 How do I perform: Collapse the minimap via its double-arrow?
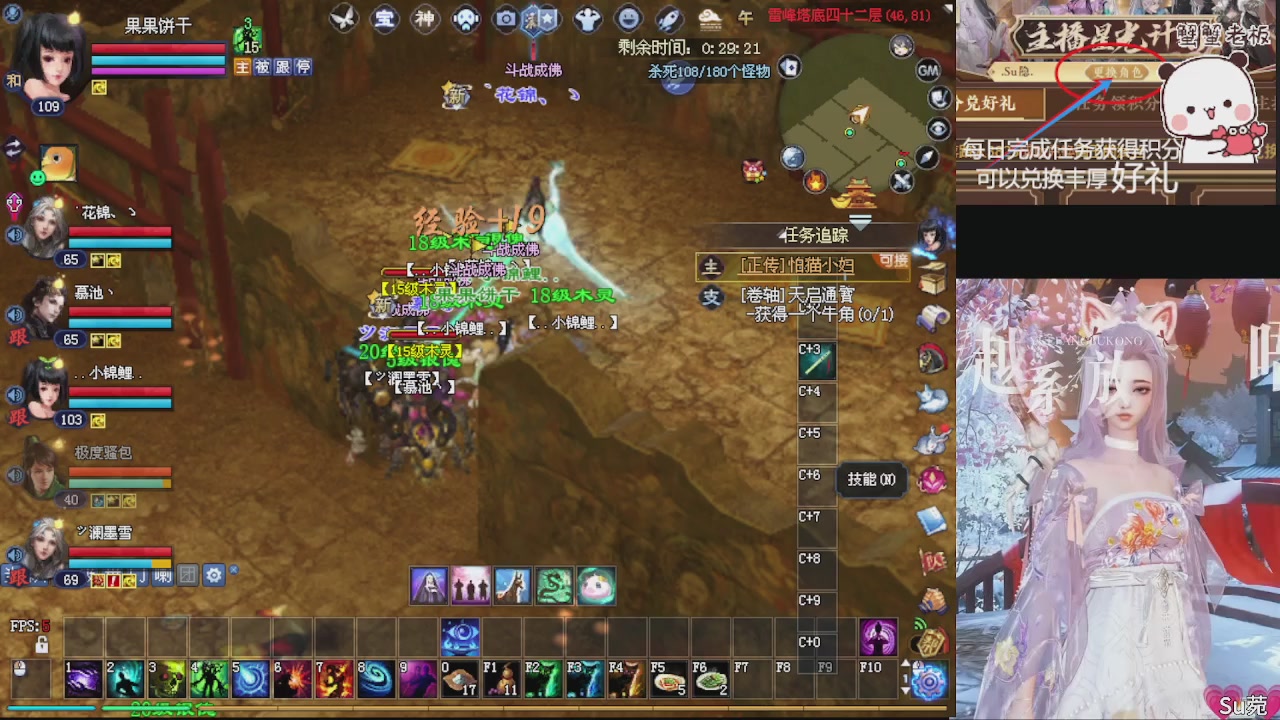coord(859,222)
